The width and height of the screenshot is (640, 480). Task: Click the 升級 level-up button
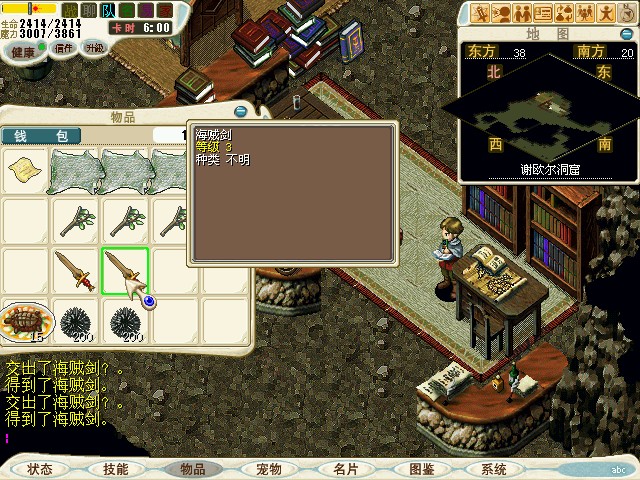pos(94,47)
